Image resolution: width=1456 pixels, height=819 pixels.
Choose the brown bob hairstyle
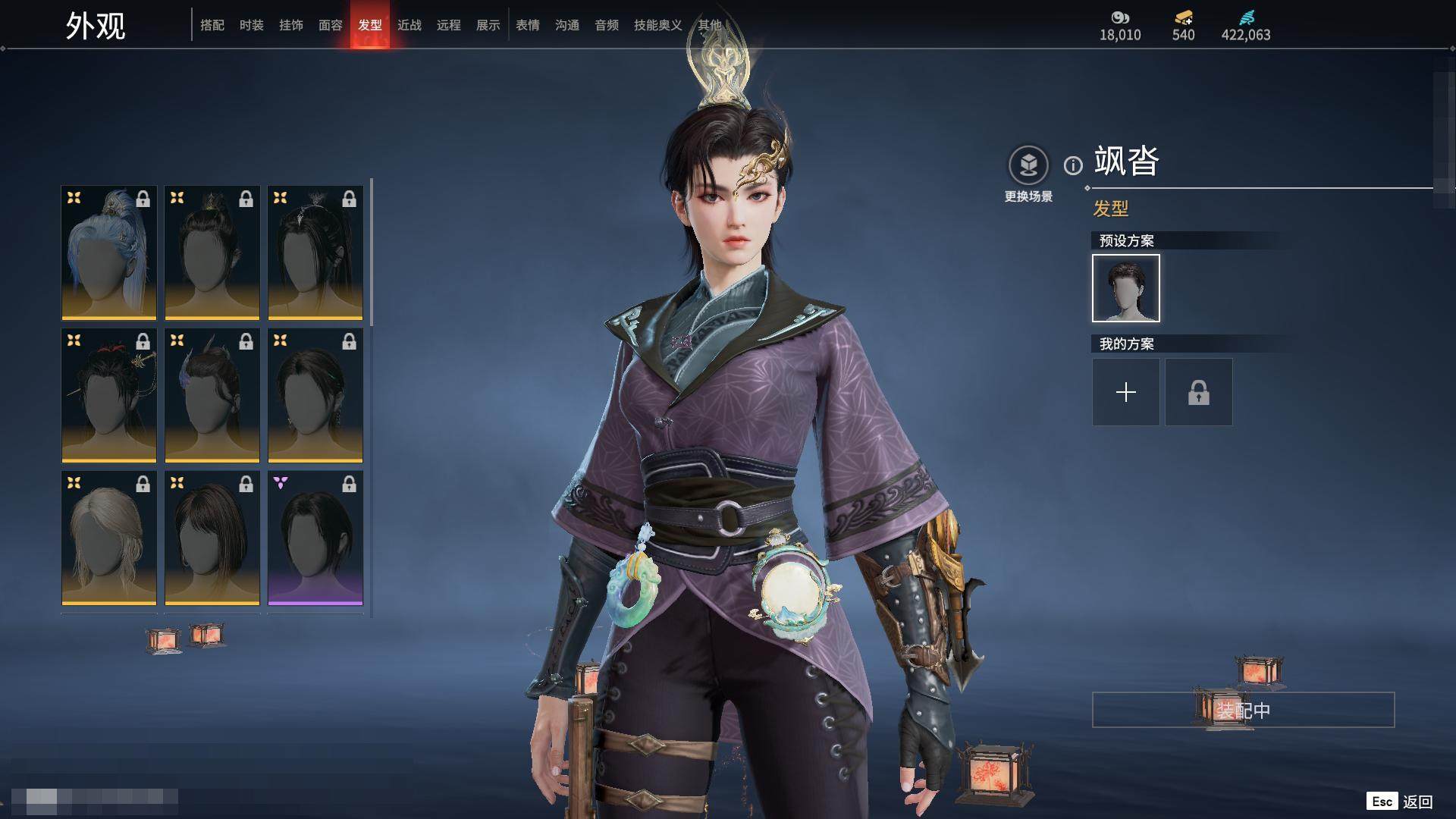coord(212,538)
